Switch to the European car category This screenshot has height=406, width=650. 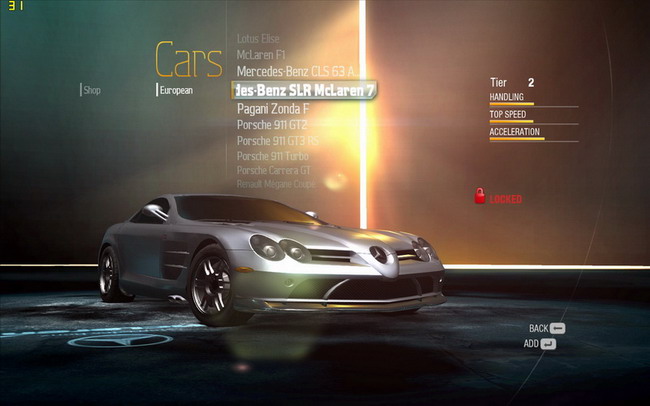point(175,90)
